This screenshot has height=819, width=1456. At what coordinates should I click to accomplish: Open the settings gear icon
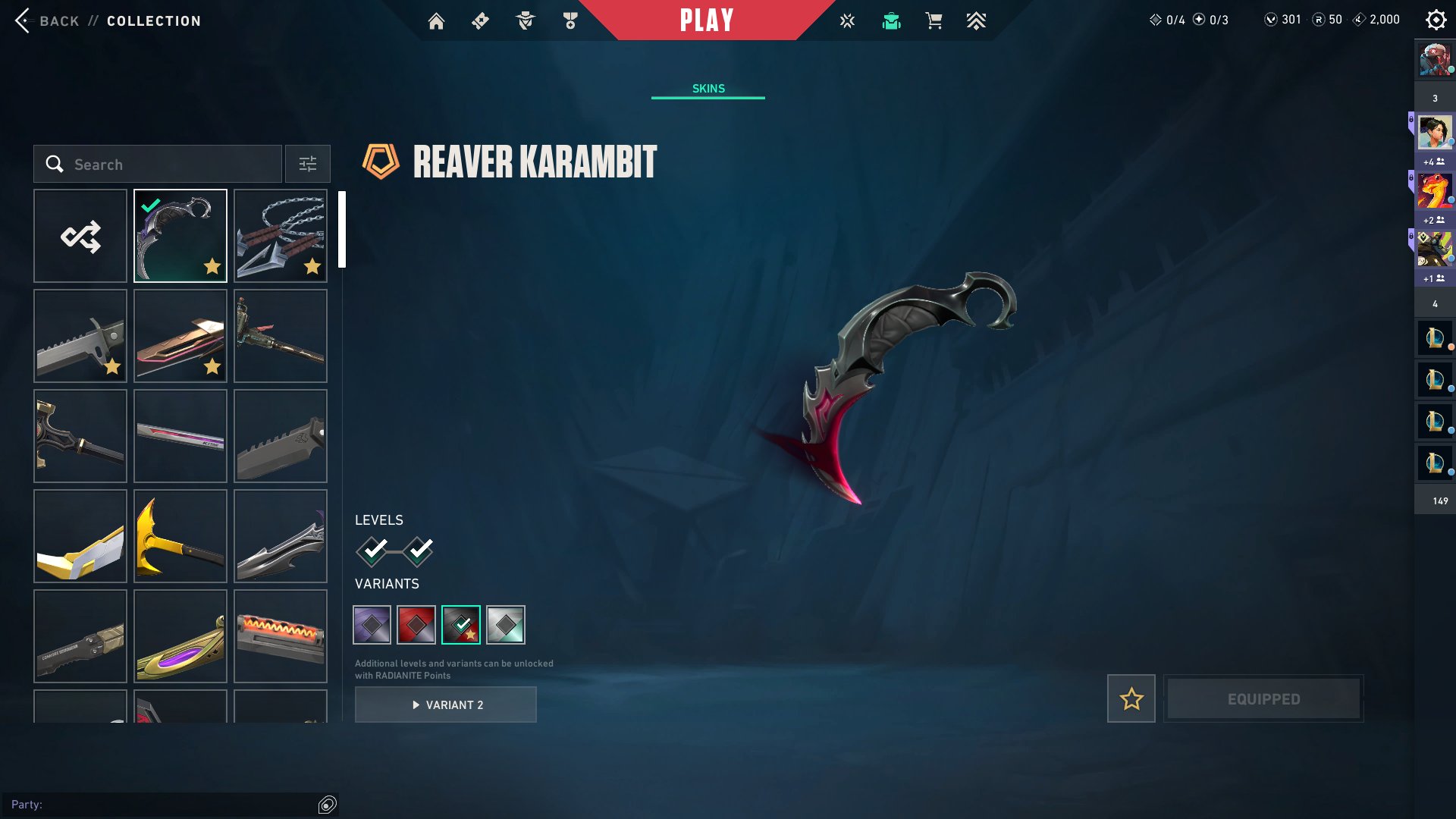pyautogui.click(x=1436, y=20)
